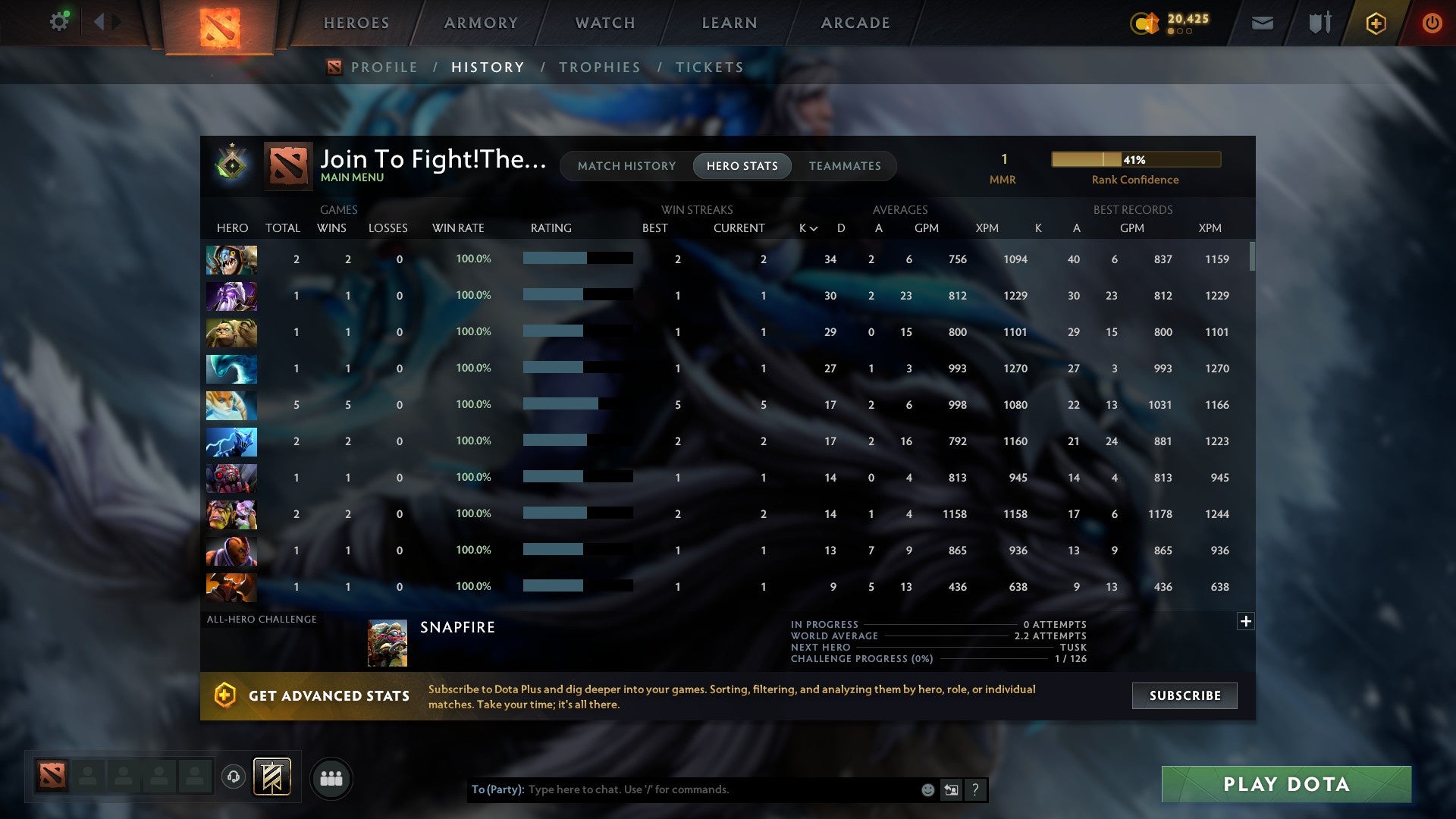Open the Trophies section
This screenshot has width=1456, height=819.
pyautogui.click(x=599, y=67)
